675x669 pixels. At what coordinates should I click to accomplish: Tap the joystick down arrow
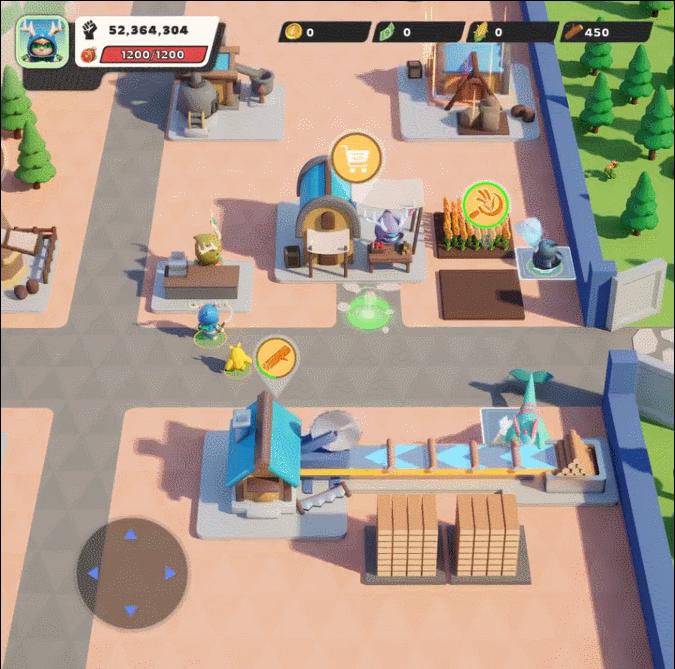[x=131, y=609]
